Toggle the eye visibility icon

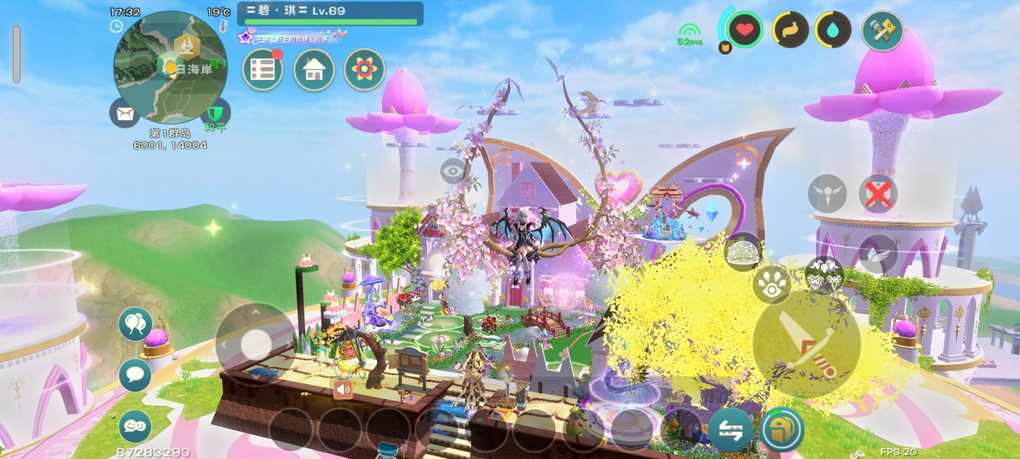pyautogui.click(x=453, y=170)
